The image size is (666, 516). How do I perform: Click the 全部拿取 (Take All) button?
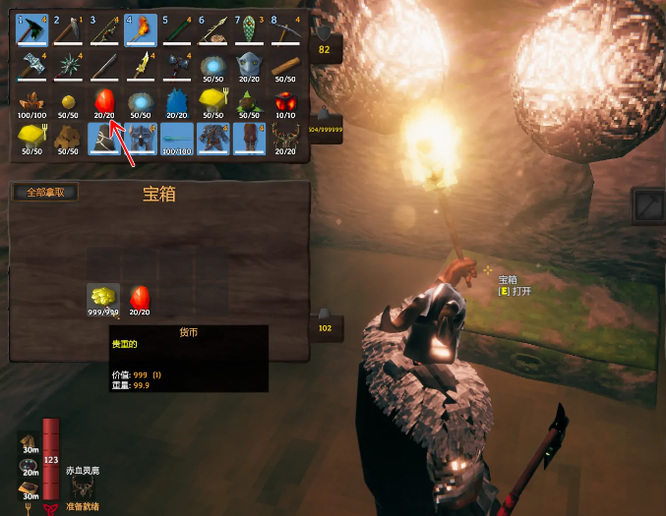(x=45, y=192)
